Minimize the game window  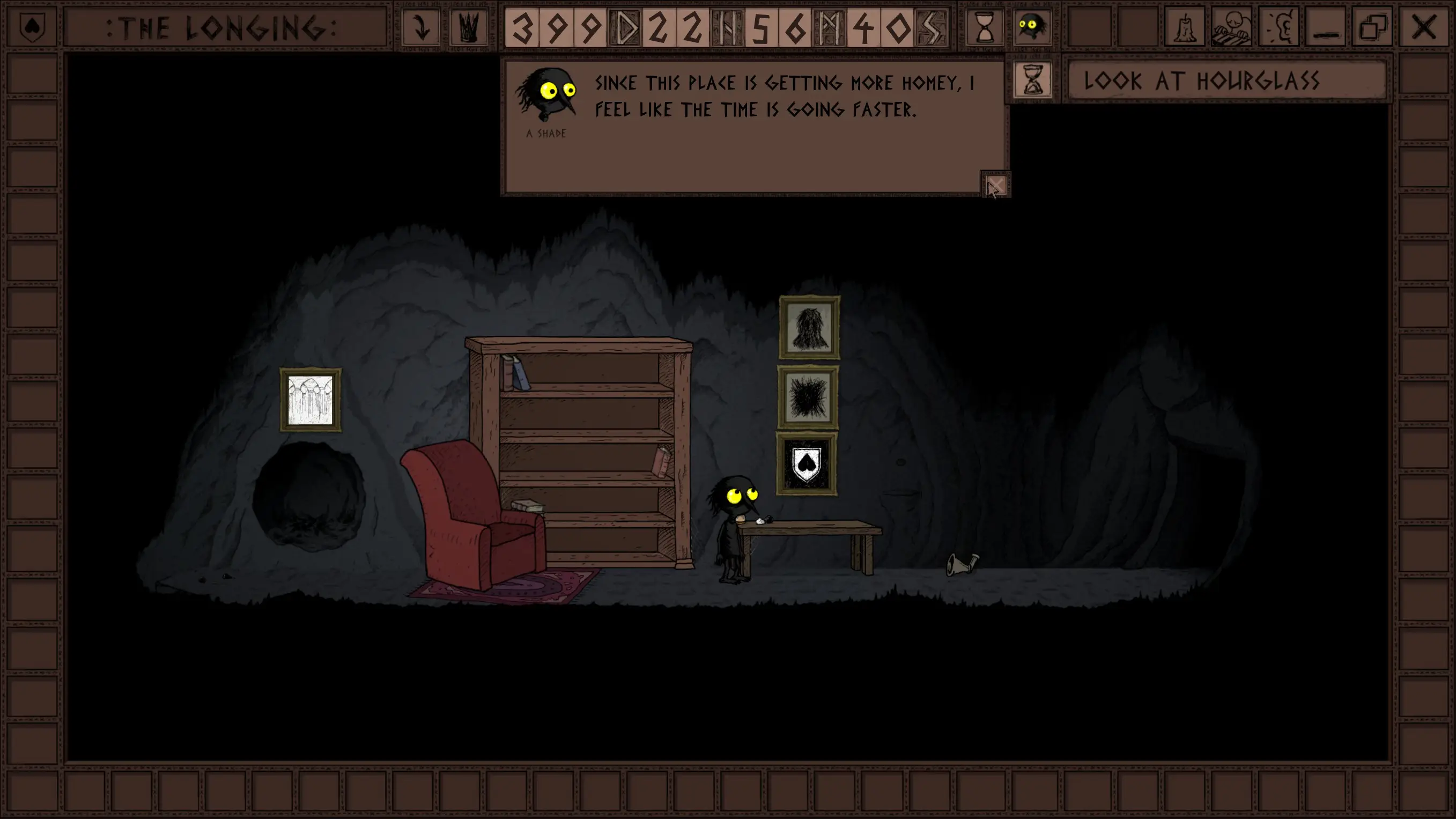pyautogui.click(x=1326, y=27)
